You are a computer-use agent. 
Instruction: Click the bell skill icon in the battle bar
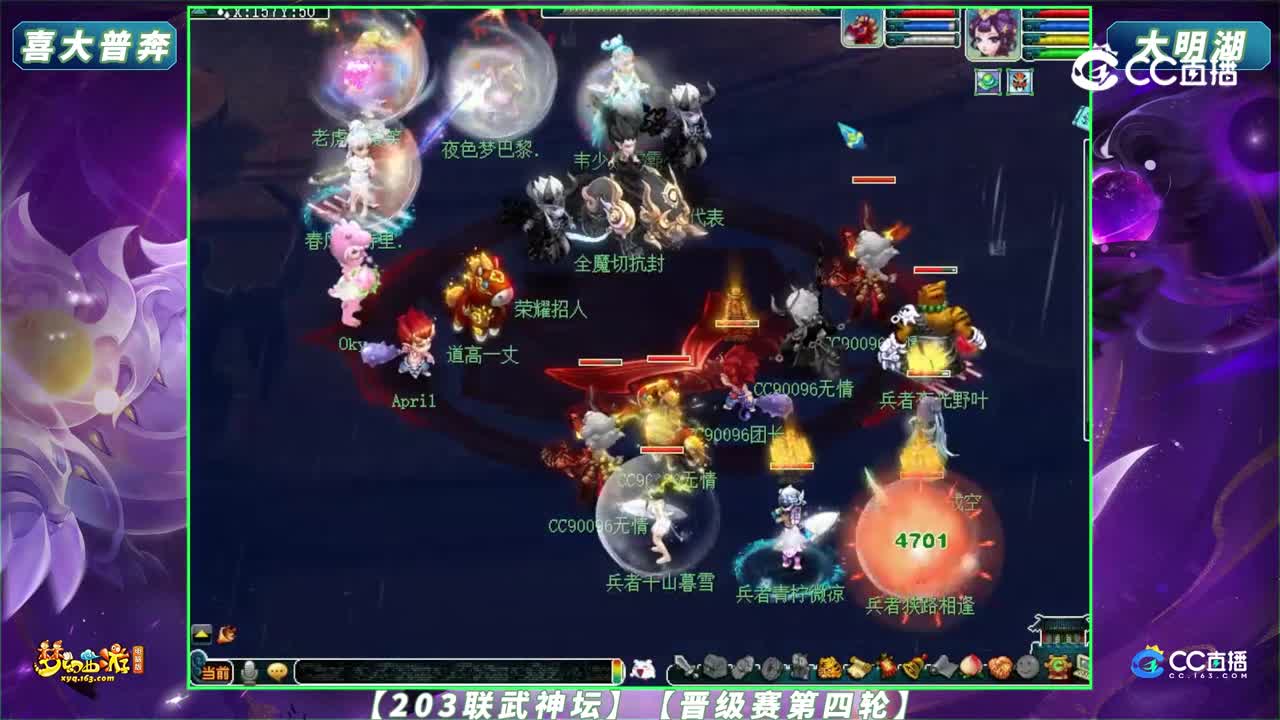tap(911, 666)
